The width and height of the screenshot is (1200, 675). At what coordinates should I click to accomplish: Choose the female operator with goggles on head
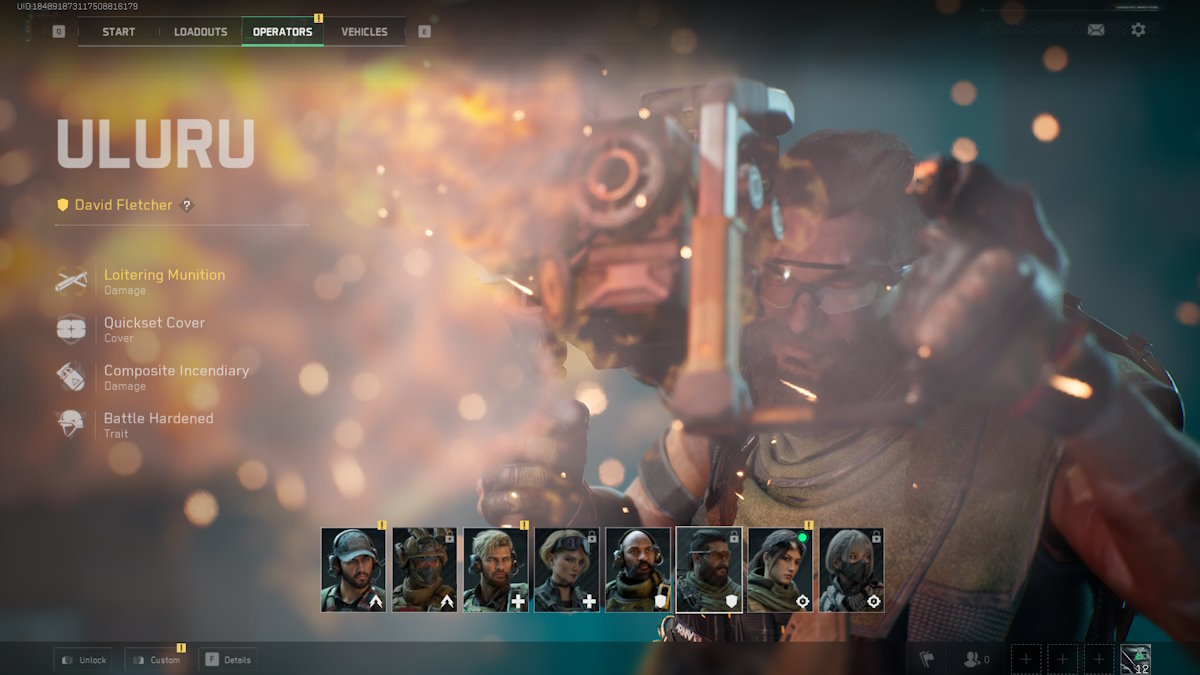(567, 570)
